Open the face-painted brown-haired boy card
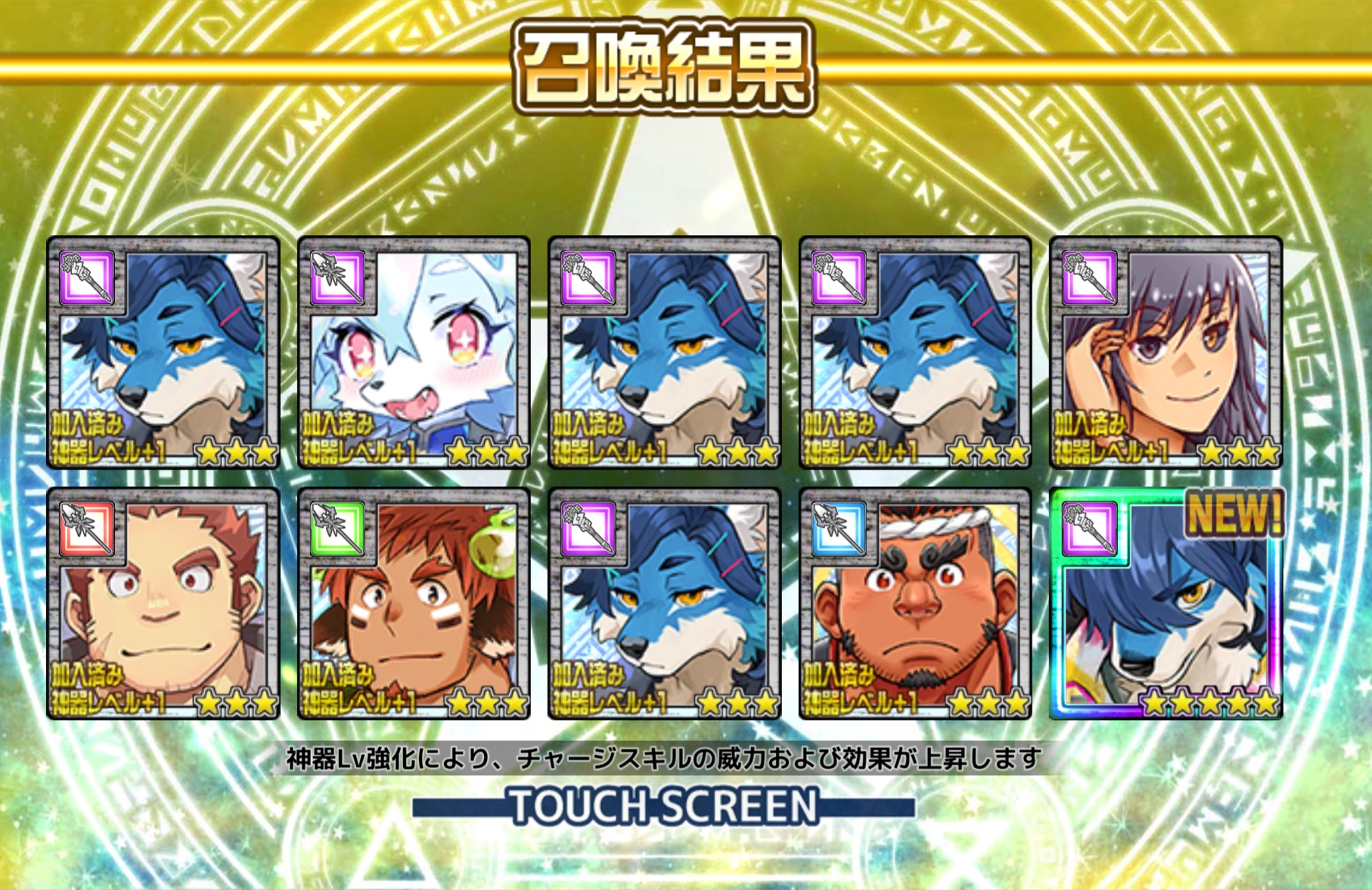 pos(413,603)
